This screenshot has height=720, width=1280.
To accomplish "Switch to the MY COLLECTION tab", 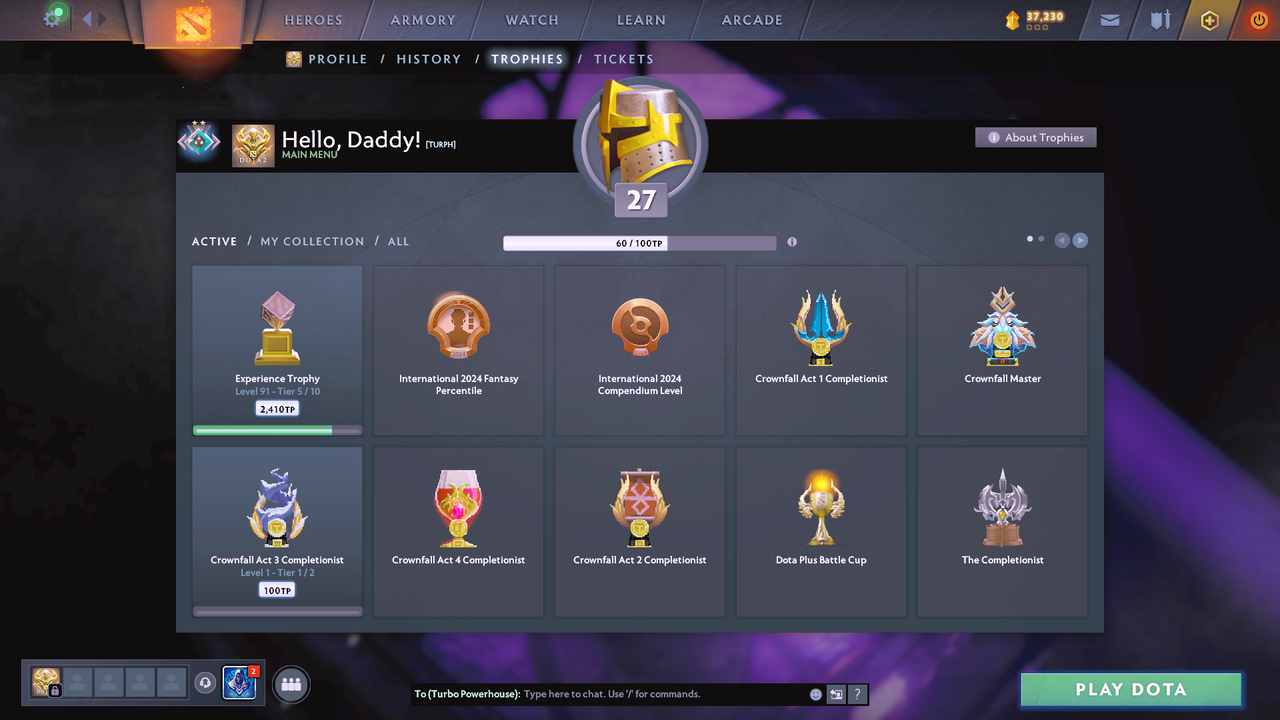I will [312, 241].
